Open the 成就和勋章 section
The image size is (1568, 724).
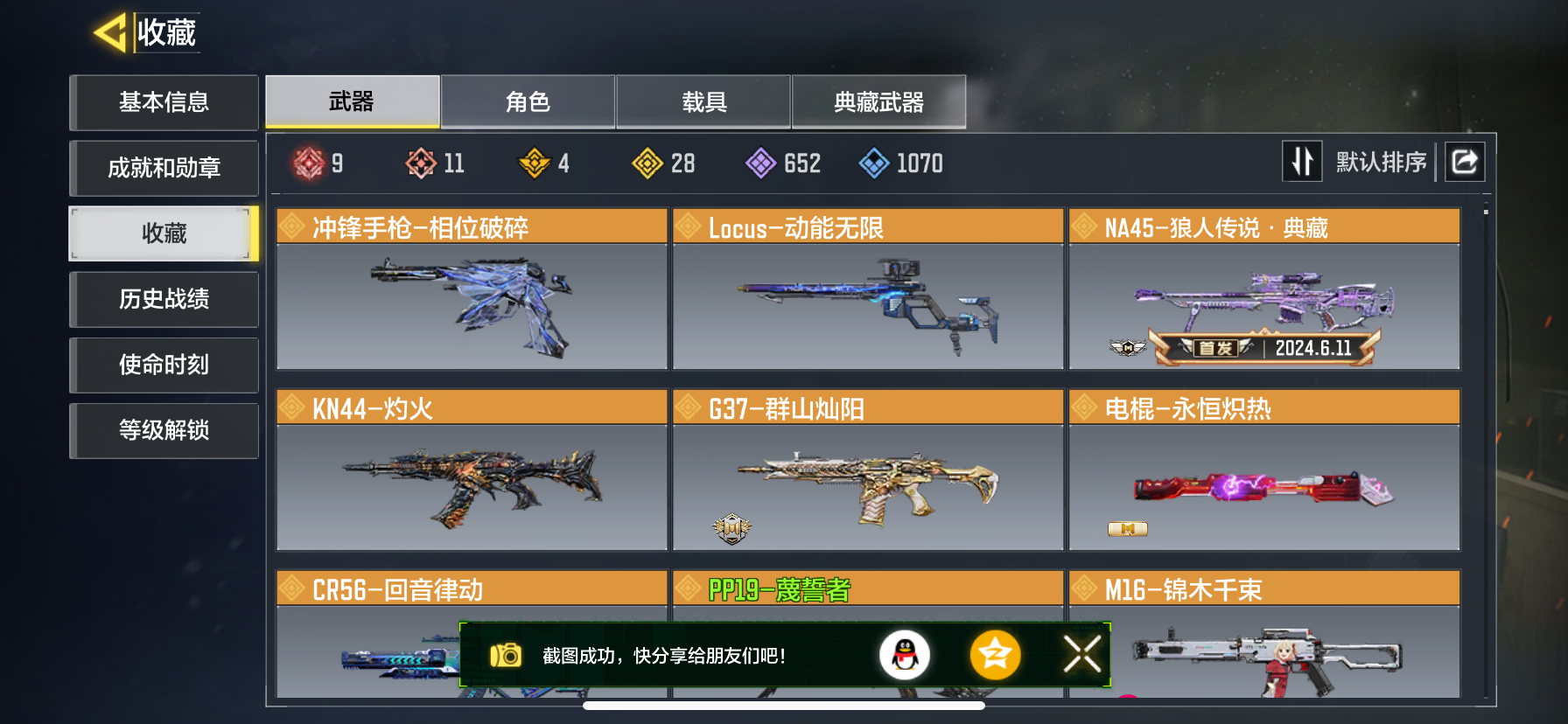point(164,168)
